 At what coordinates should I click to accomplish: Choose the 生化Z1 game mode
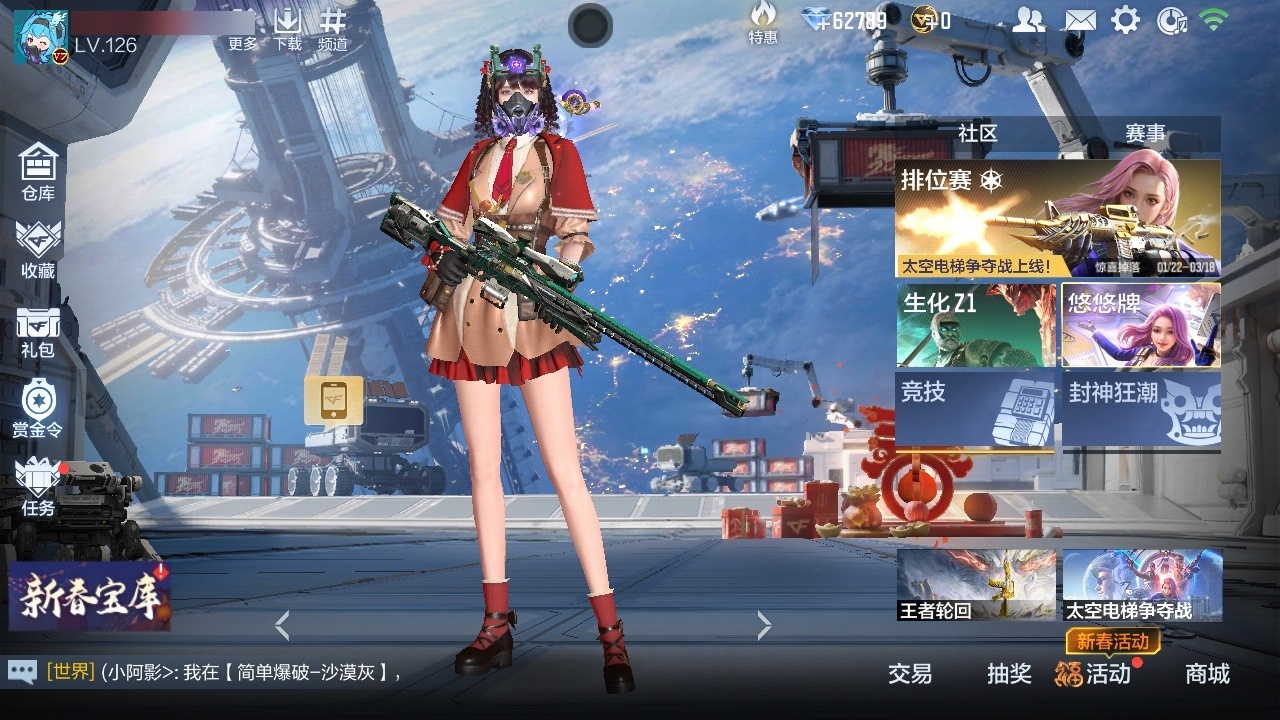pyautogui.click(x=976, y=325)
